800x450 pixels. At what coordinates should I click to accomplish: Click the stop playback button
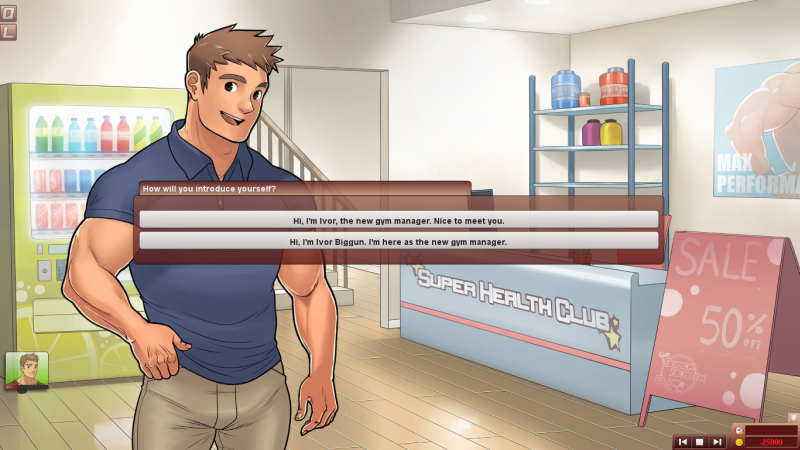click(700, 441)
